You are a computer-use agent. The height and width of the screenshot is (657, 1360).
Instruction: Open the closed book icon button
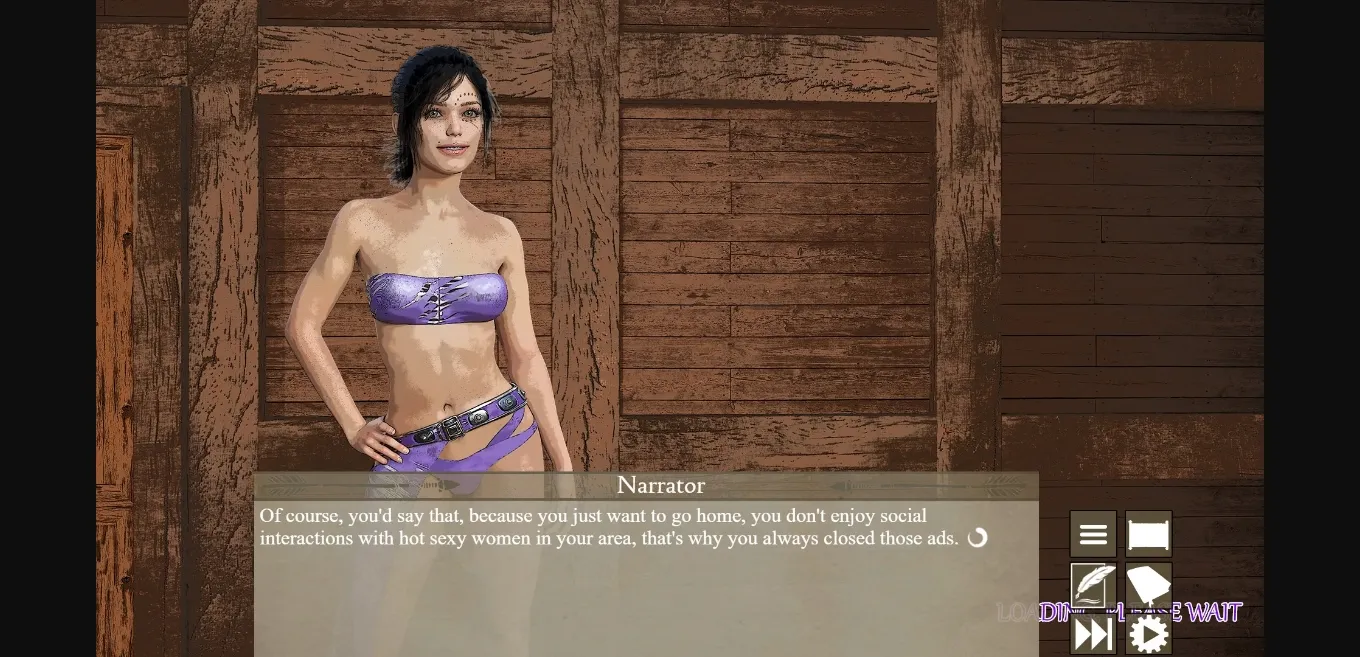[1148, 585]
